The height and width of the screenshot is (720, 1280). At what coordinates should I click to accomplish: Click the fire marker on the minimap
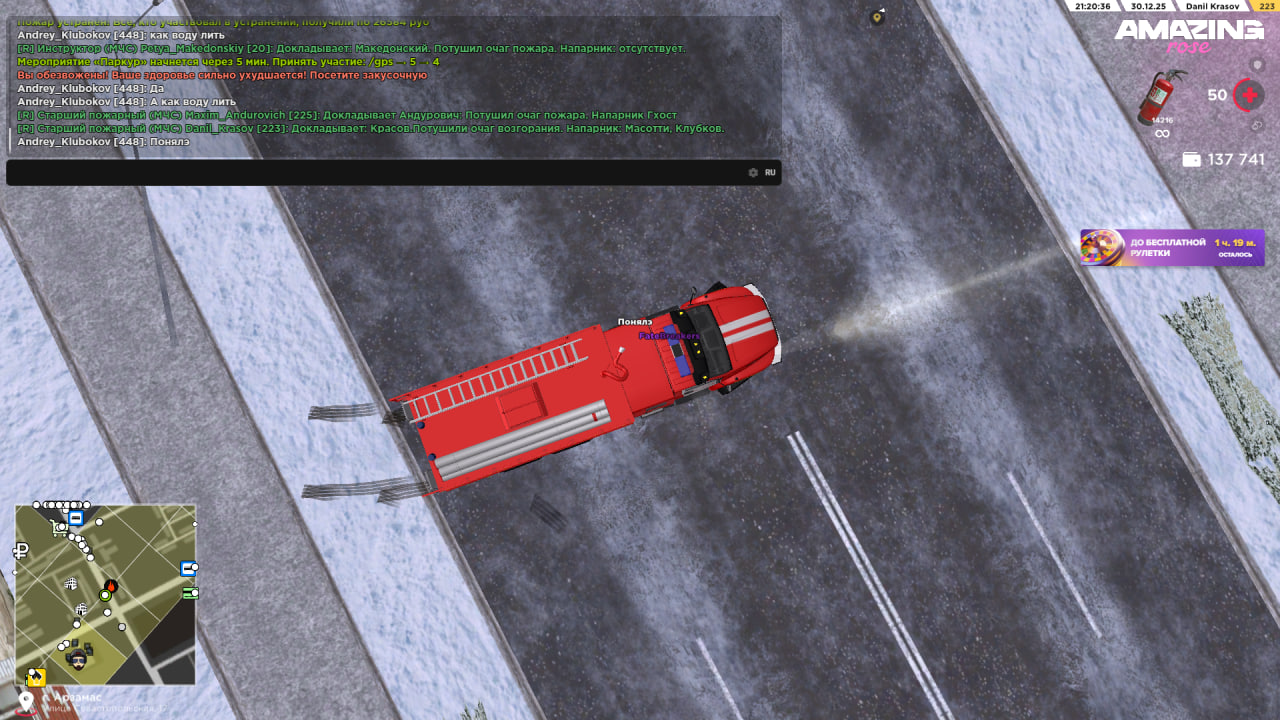(111, 585)
